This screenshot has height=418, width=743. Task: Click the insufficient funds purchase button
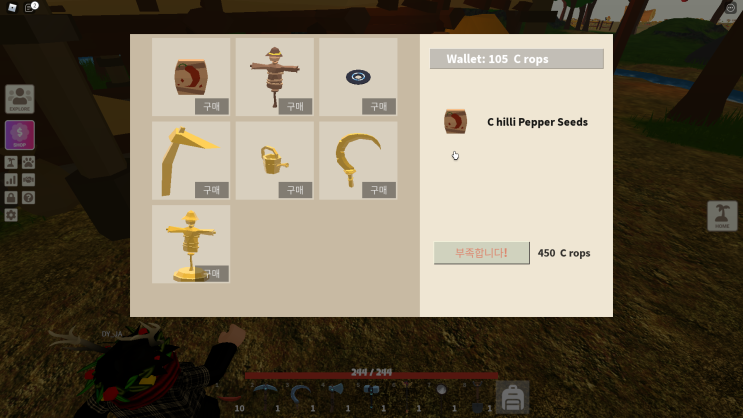pyautogui.click(x=481, y=253)
